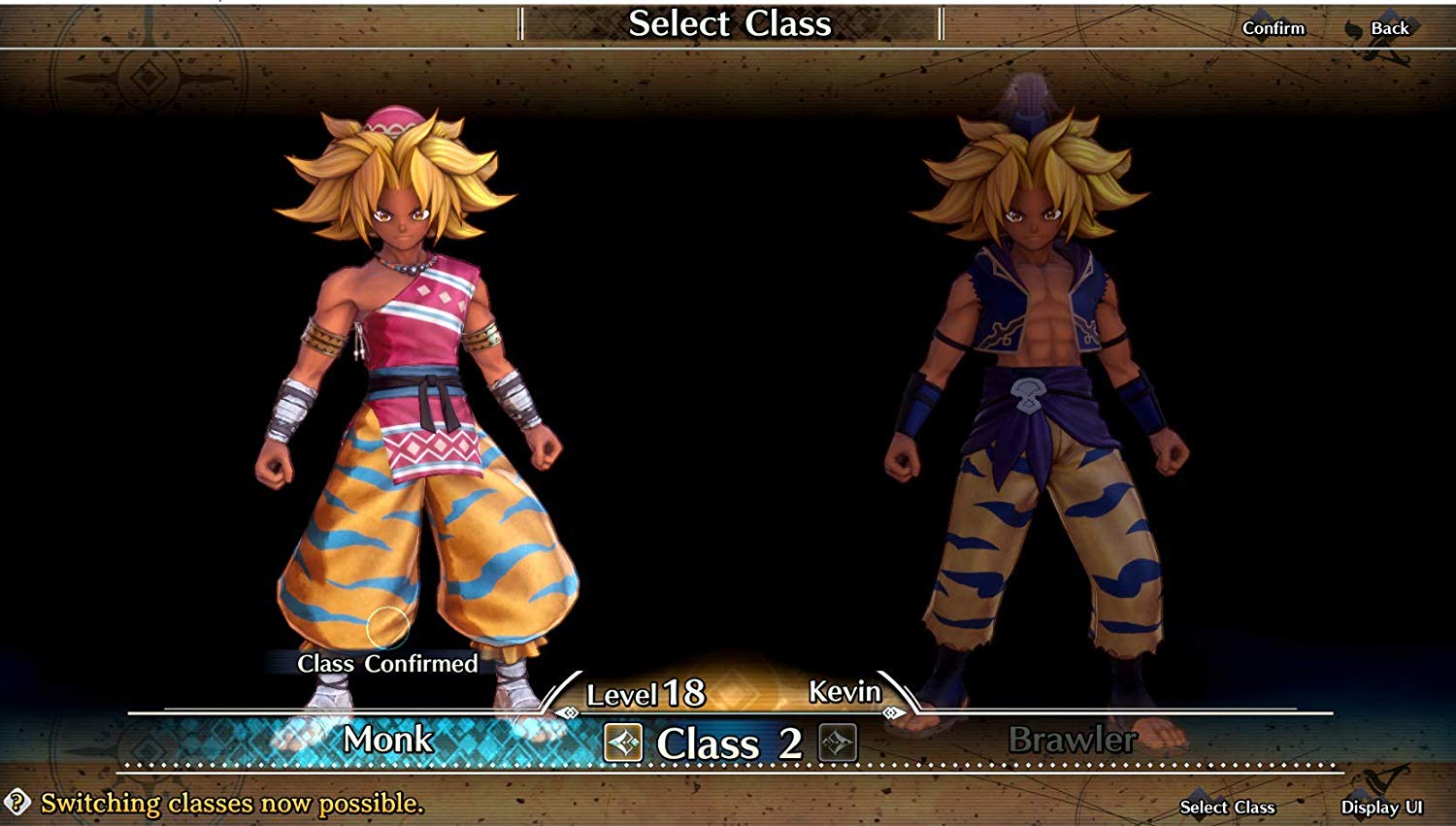Switch the highlighted class selection to Brawler
This screenshot has width=1456, height=826.
1073,743
